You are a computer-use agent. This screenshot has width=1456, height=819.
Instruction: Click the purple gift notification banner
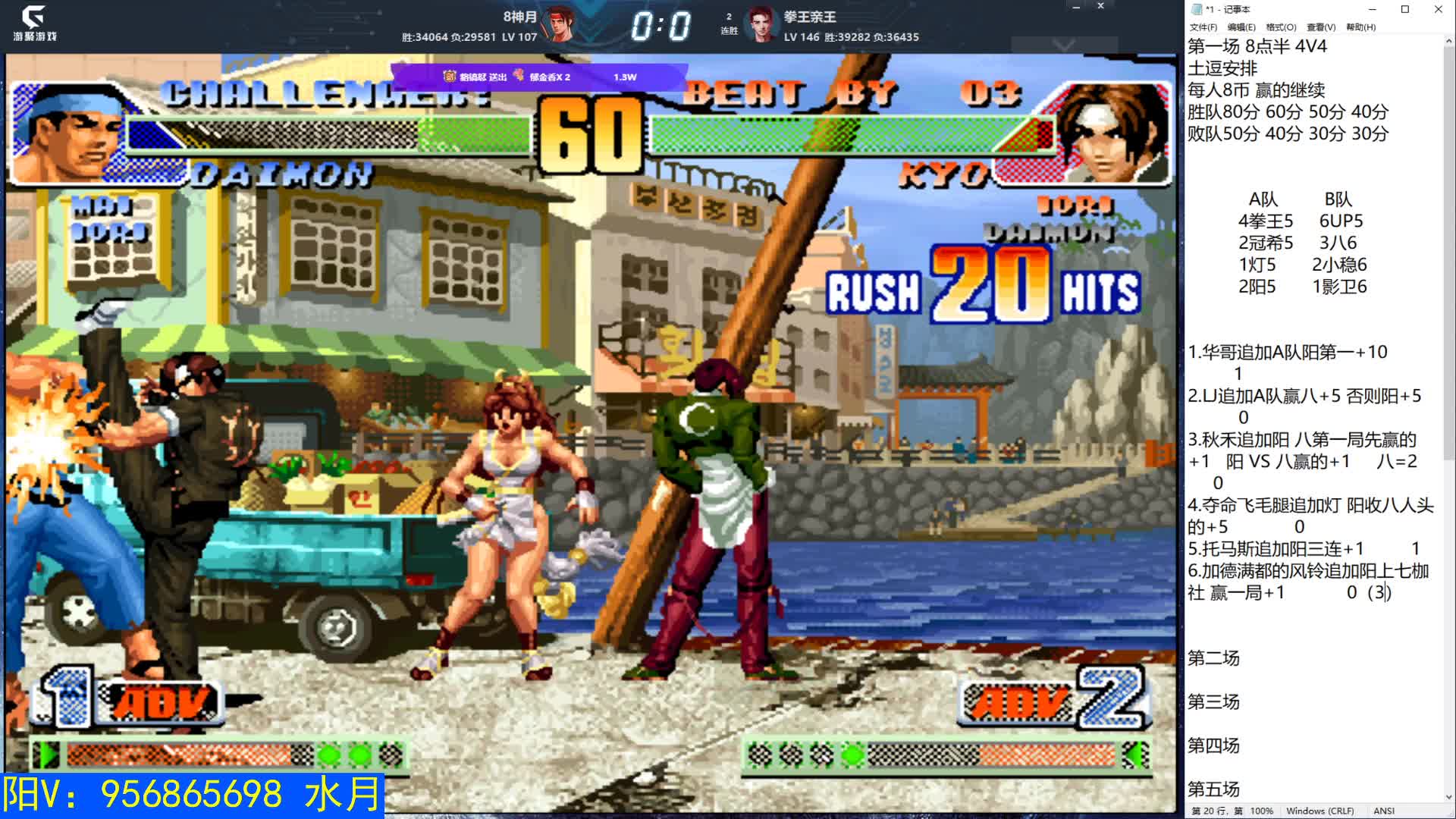coord(538,77)
